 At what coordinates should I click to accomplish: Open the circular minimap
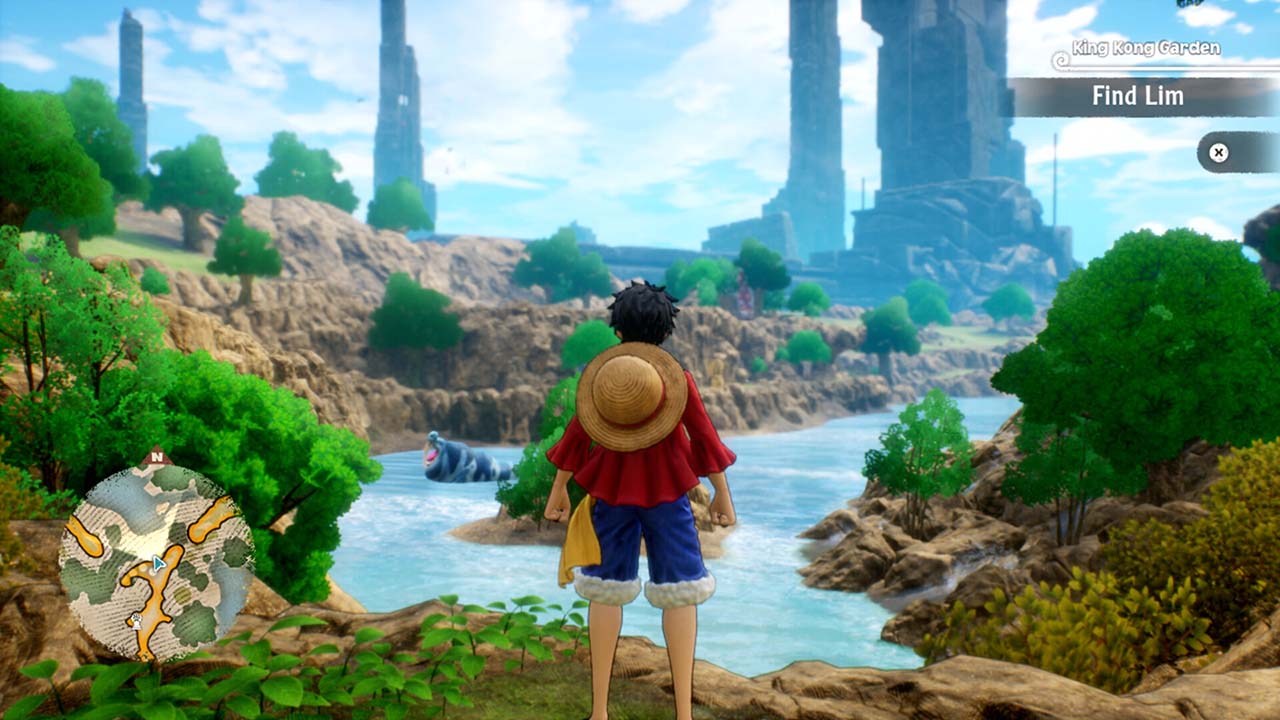tap(156, 563)
